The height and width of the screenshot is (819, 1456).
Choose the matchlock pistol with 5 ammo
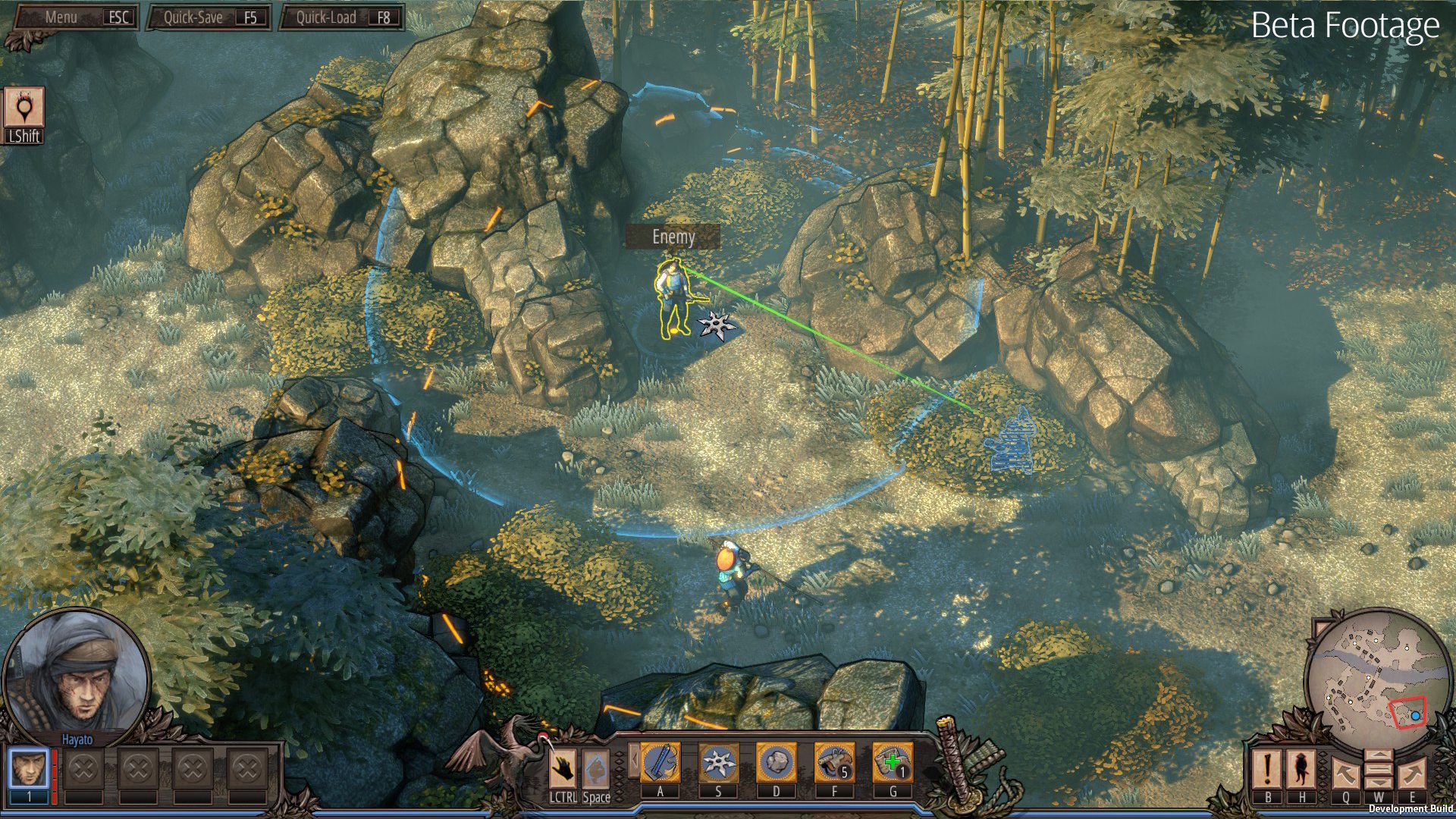click(x=834, y=762)
